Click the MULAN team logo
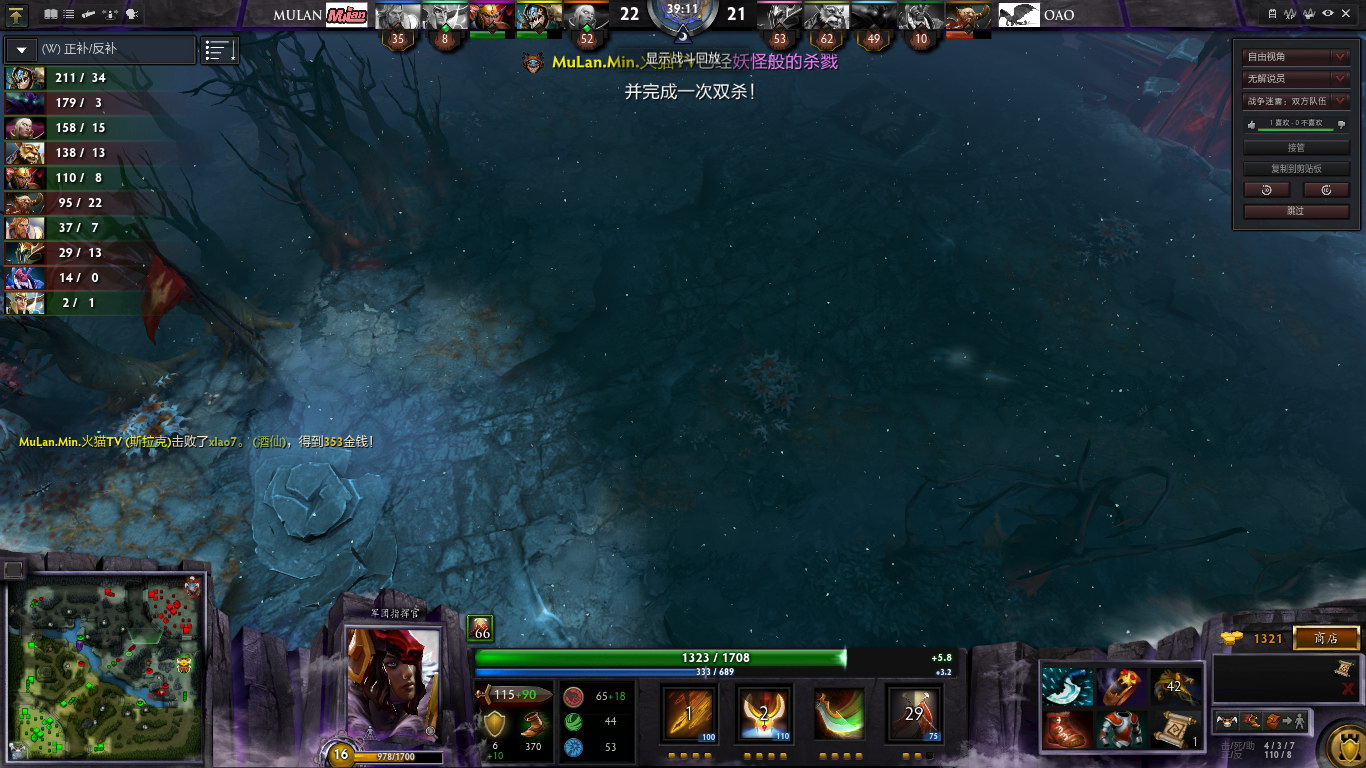Viewport: 1366px width, 768px height. tap(346, 15)
